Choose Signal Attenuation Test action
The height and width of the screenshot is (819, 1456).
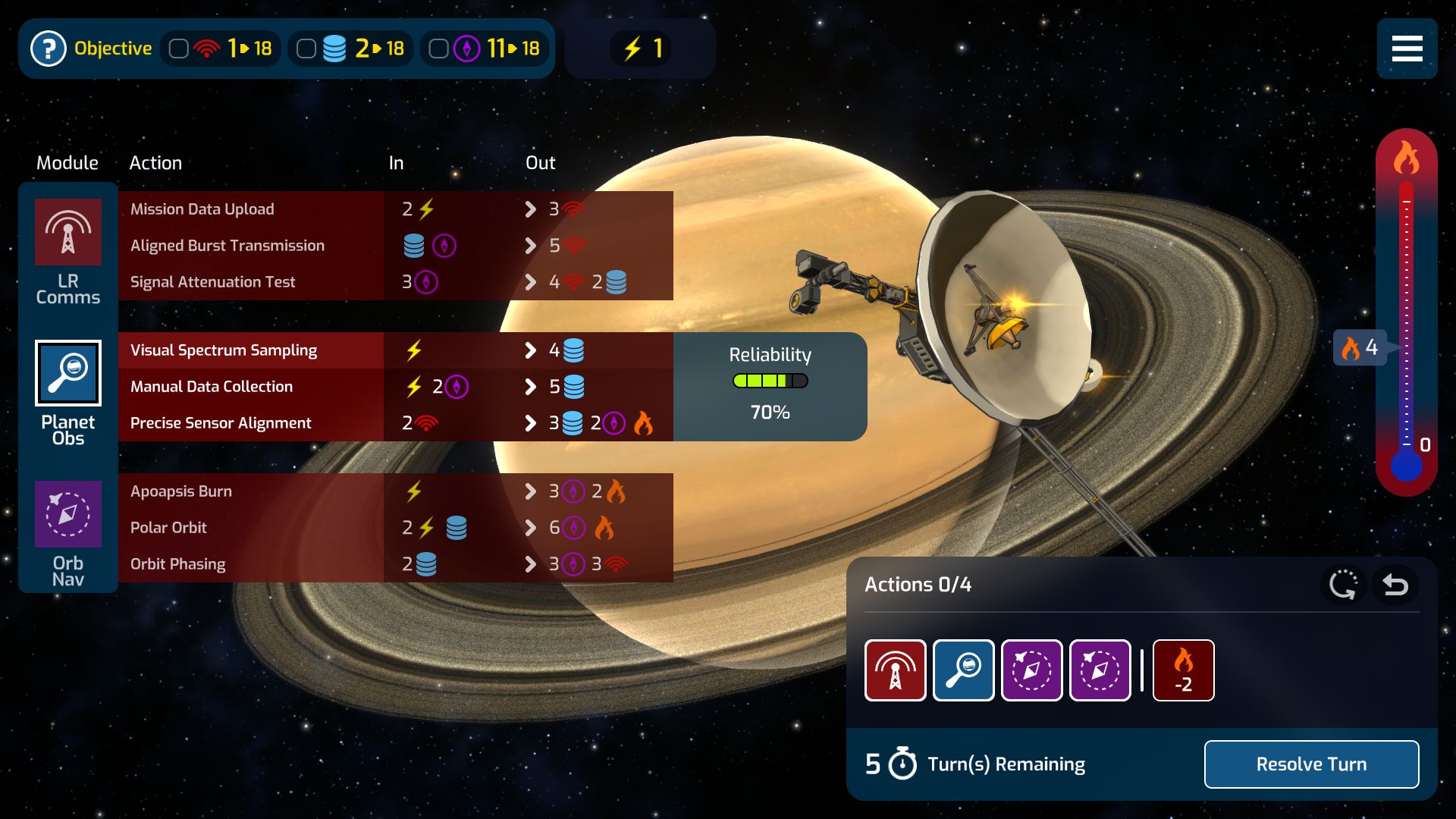click(213, 282)
